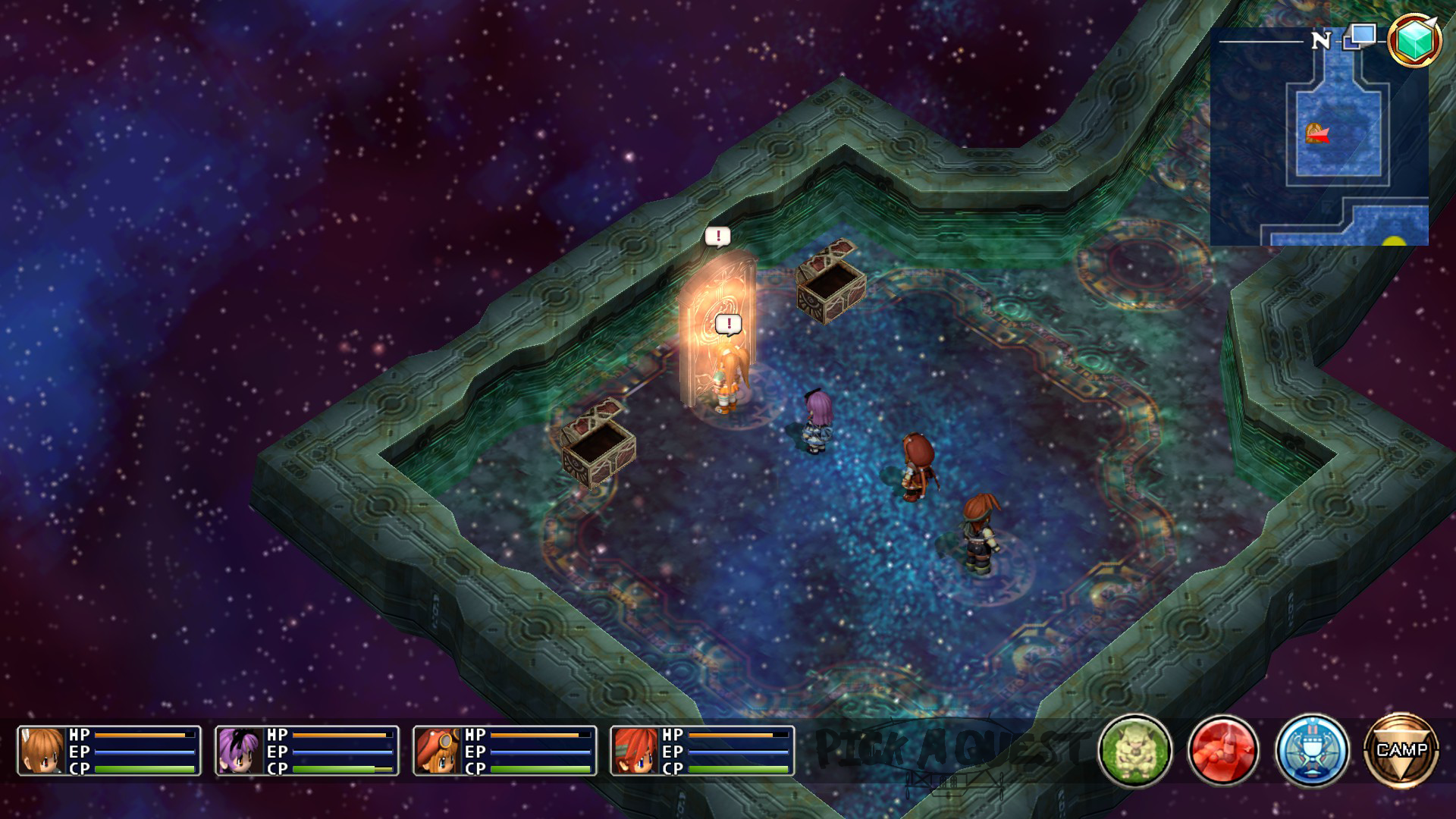Click the green sheep monster icon

[1134, 750]
